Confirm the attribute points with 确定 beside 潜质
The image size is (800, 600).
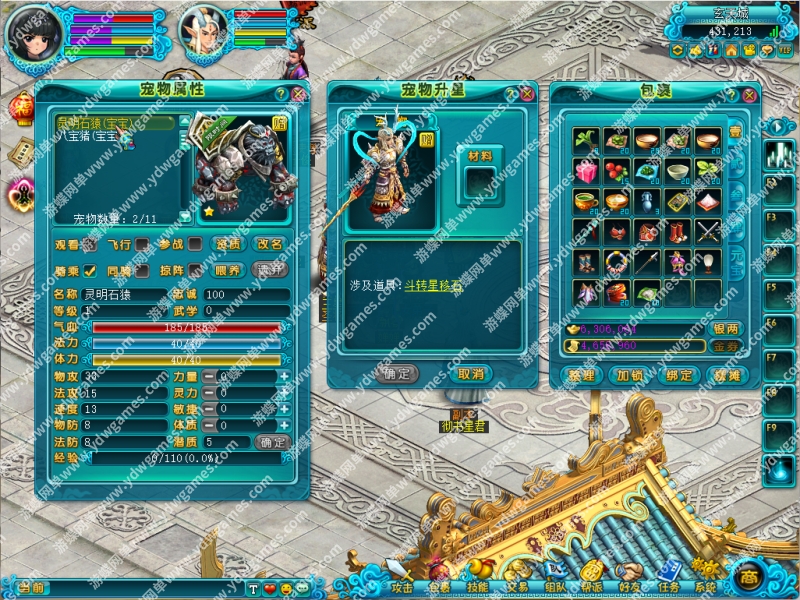[272, 441]
